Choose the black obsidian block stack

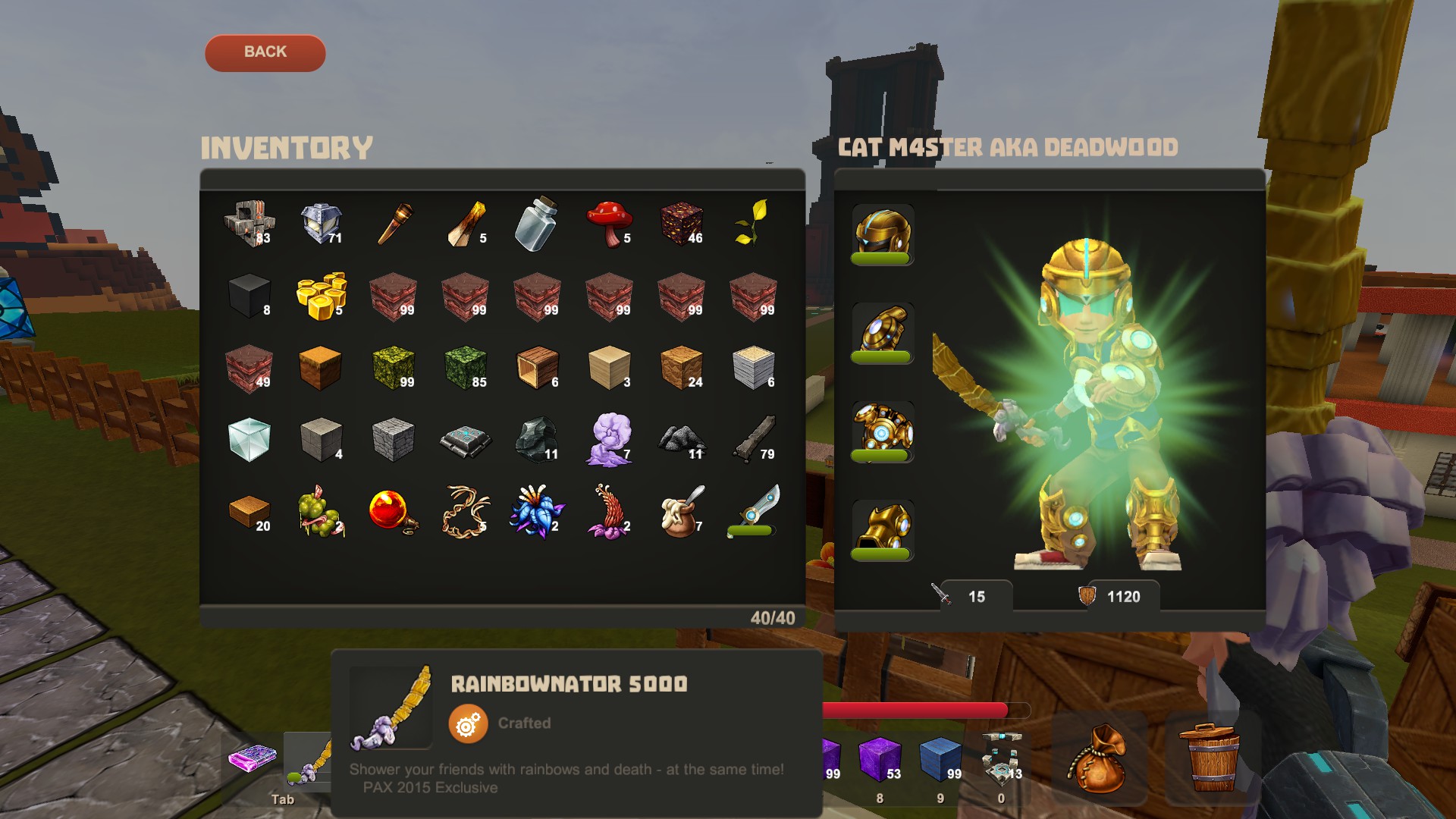click(x=249, y=295)
